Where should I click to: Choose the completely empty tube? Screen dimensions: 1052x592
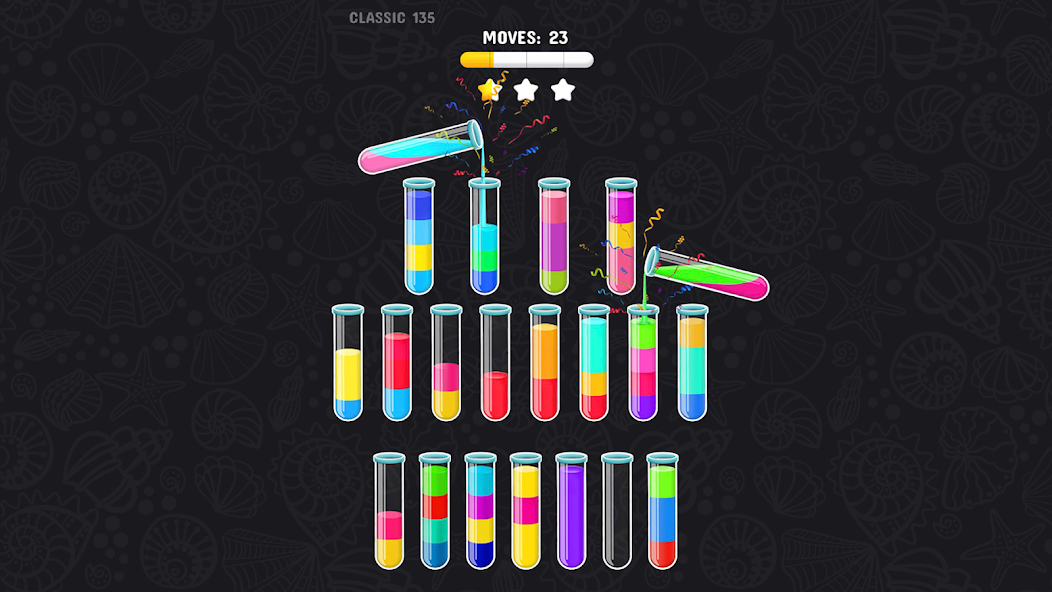point(617,511)
